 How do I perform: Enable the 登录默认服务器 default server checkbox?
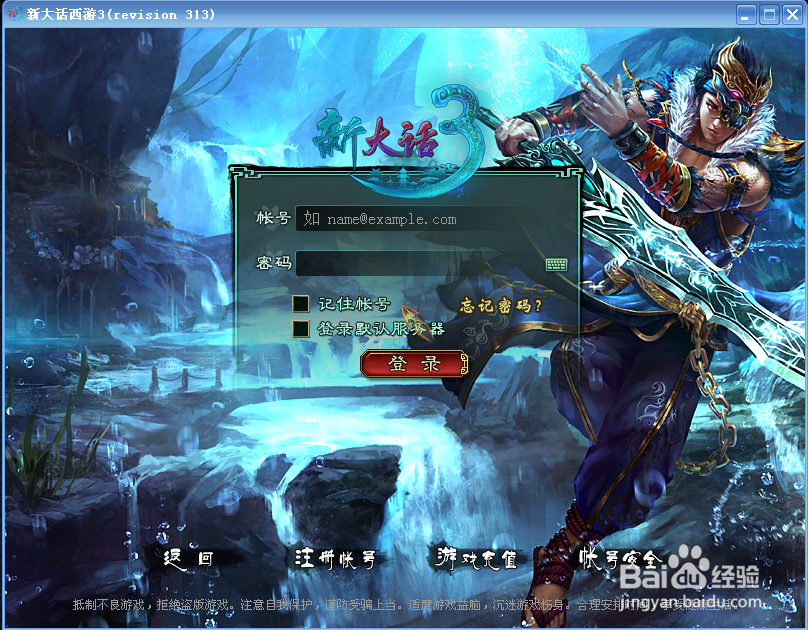300,328
